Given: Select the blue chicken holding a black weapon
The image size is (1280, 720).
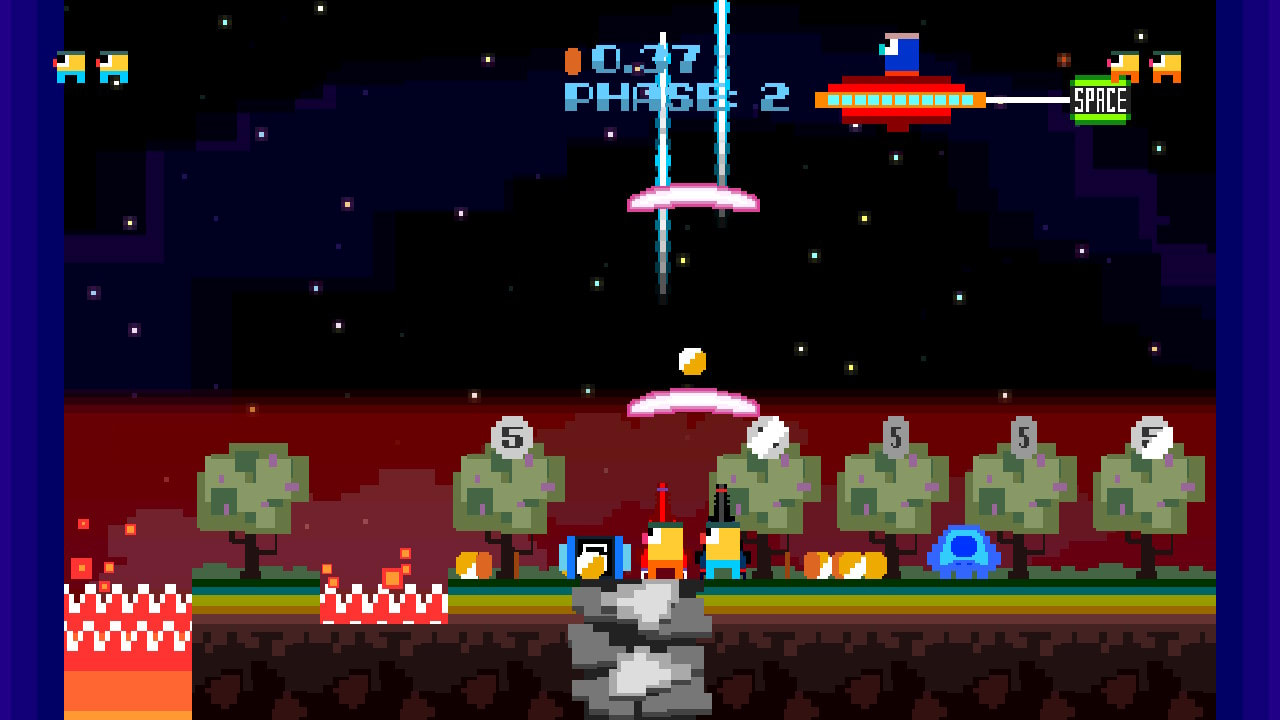Looking at the screenshot, I should point(722,550).
